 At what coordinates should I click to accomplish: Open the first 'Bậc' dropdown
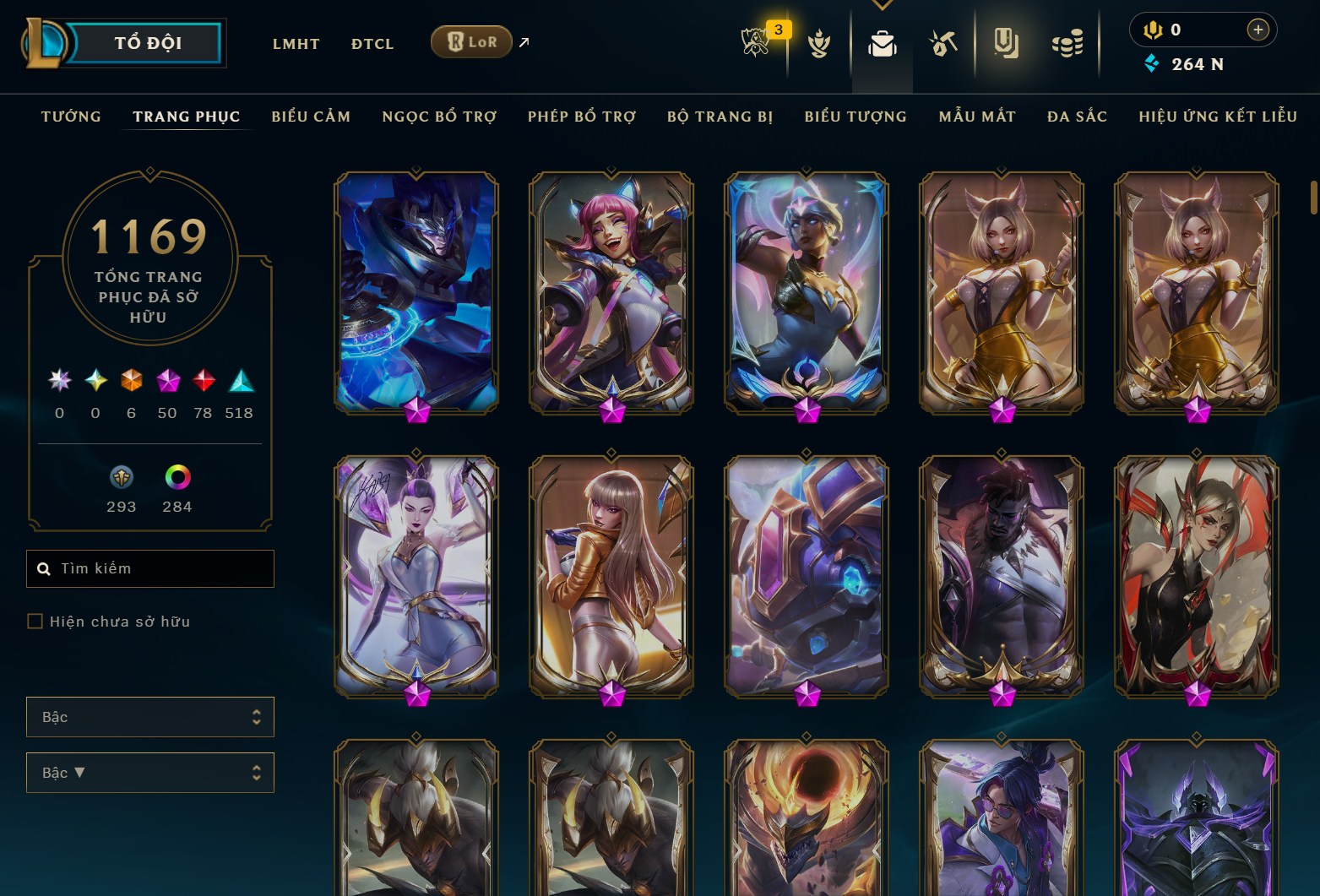coord(150,716)
